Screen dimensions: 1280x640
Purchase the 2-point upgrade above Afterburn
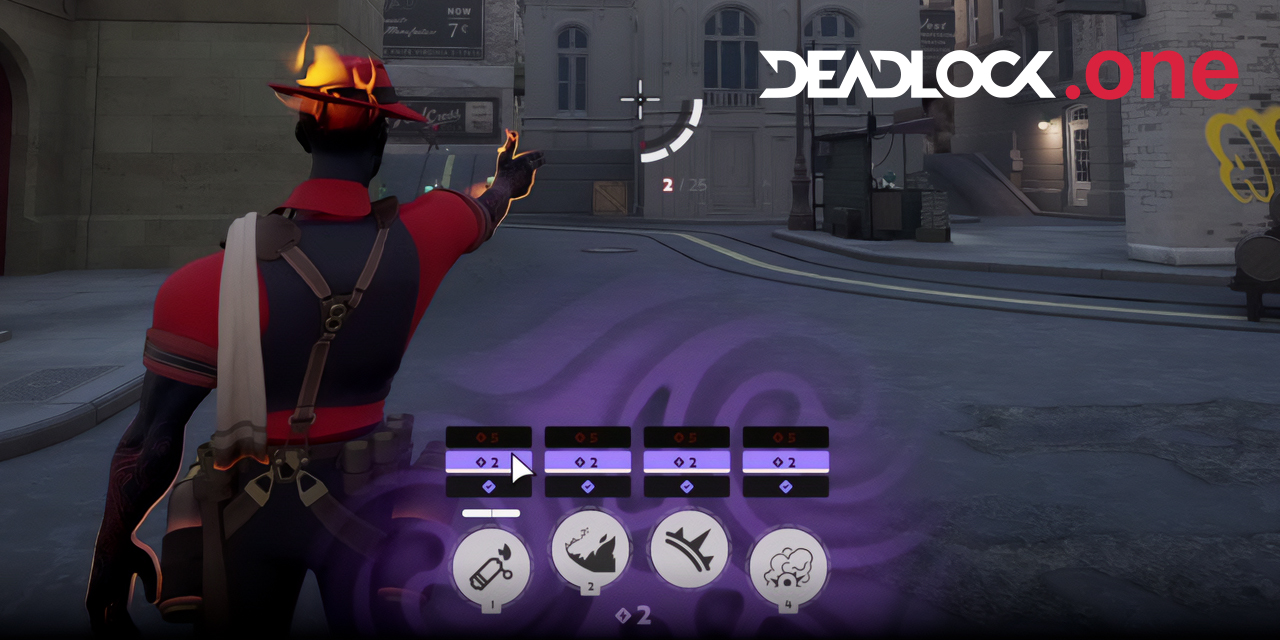686,462
